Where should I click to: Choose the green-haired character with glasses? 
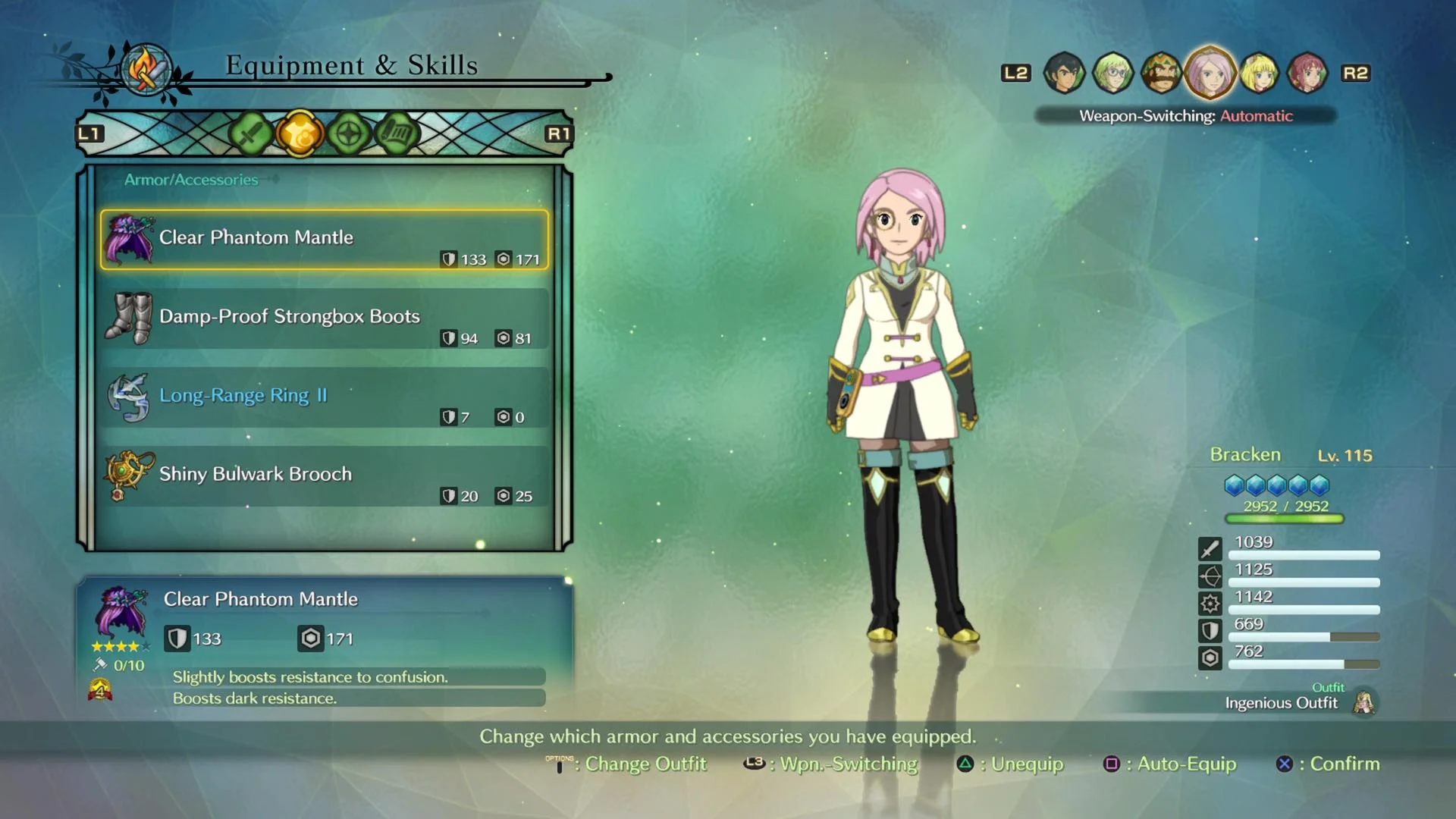coord(1112,73)
